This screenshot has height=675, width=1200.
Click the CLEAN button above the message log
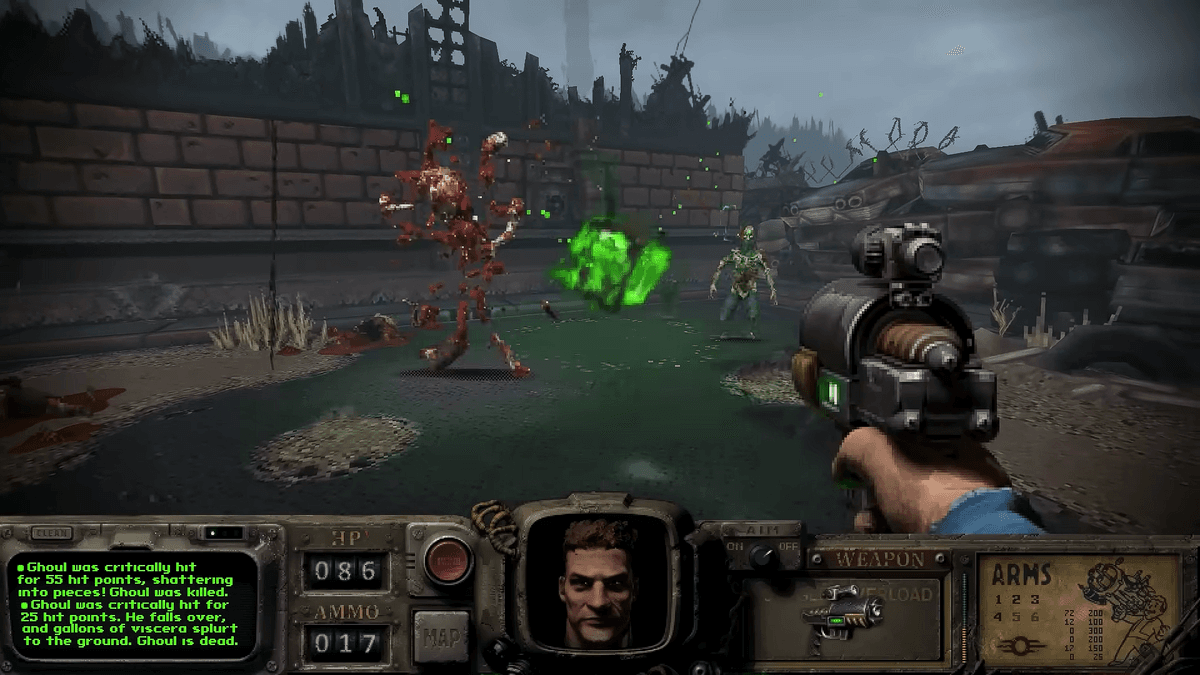(x=50, y=533)
